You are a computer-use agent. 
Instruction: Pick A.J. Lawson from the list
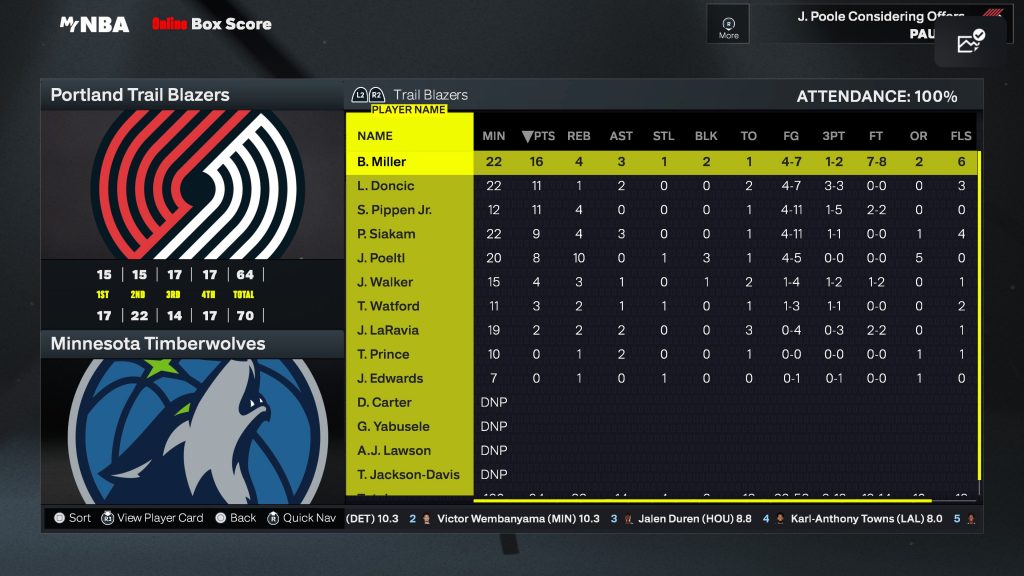(x=394, y=450)
